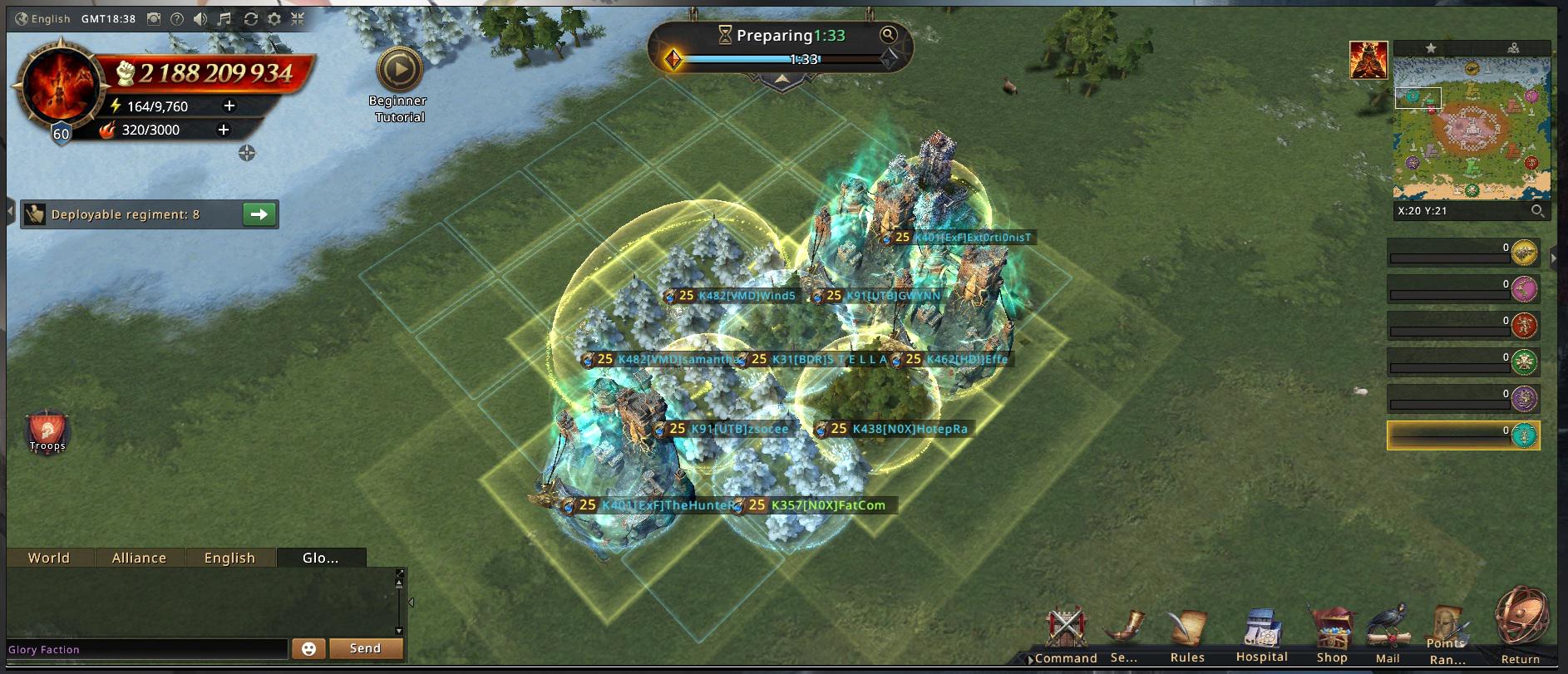Click the minimap coordinate search magnifier

click(x=1538, y=211)
